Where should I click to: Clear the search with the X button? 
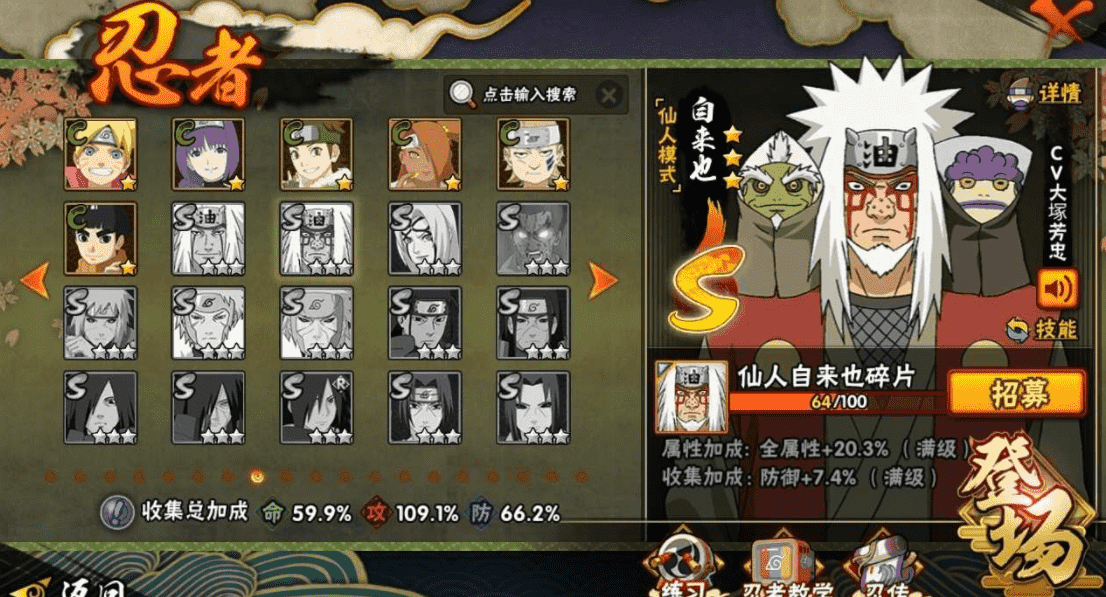[x=609, y=95]
